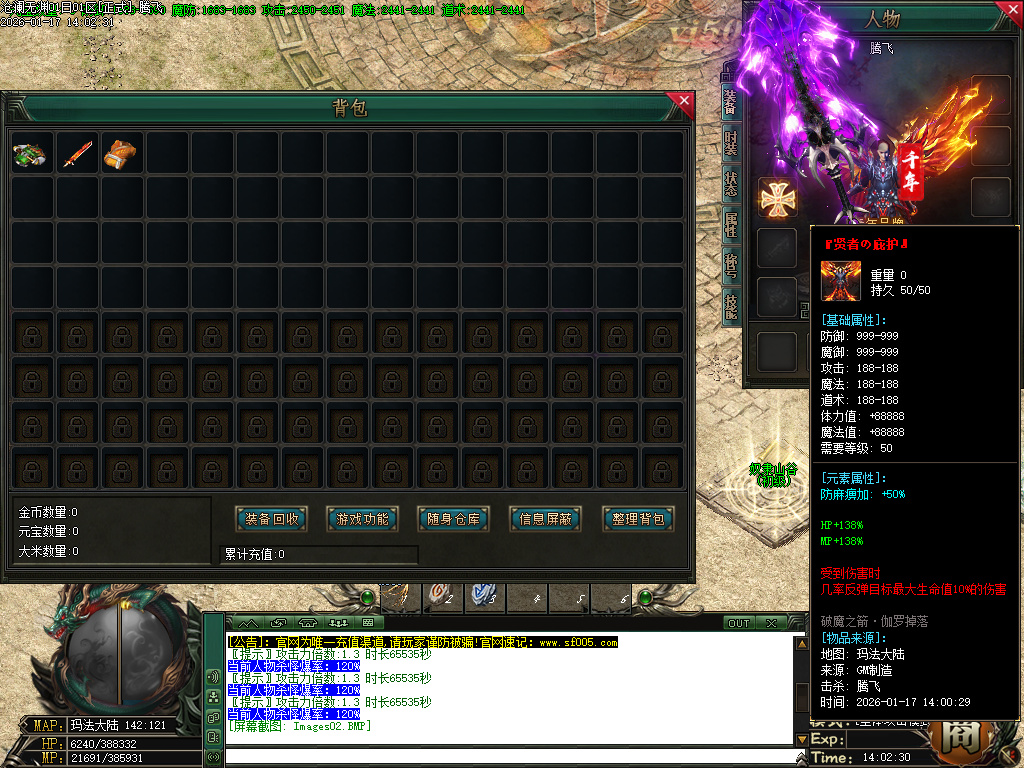Viewport: 1024px width, 768px height.
Task: Open the 状态 tab
Action: [x=730, y=185]
